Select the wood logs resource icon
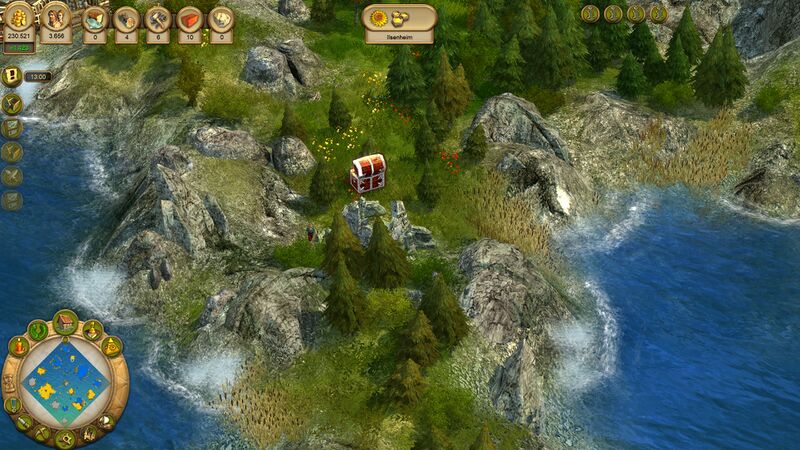Screen dimensions: 800x450 pos(126,20)
